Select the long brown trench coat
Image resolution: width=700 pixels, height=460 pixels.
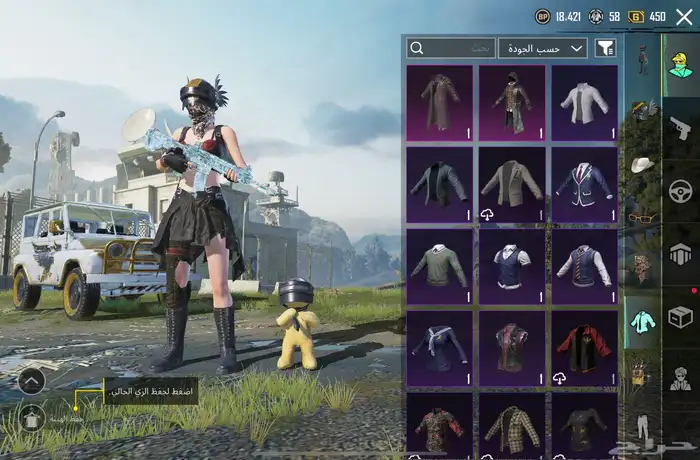click(440, 102)
